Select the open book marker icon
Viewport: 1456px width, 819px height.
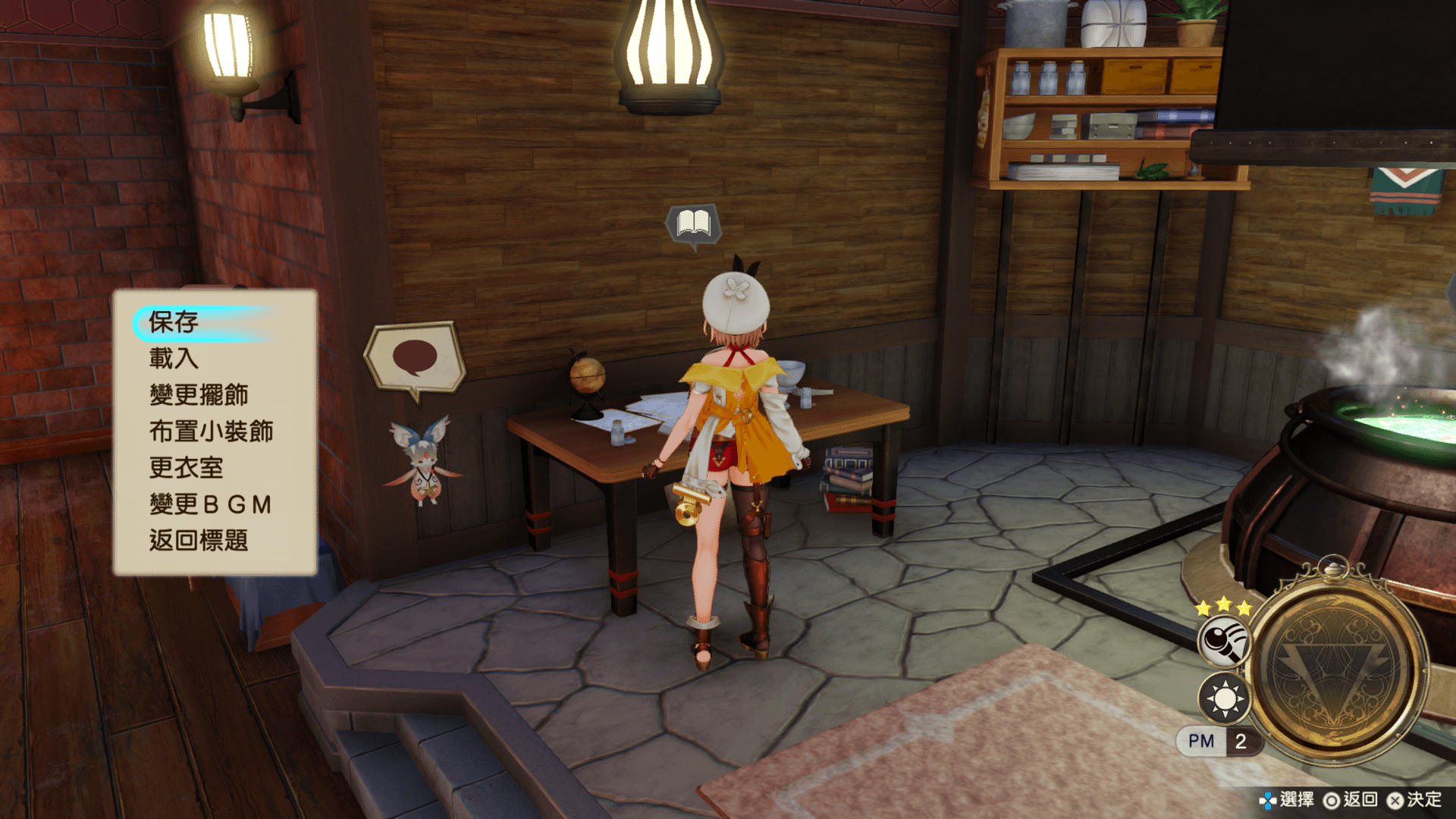click(x=693, y=224)
